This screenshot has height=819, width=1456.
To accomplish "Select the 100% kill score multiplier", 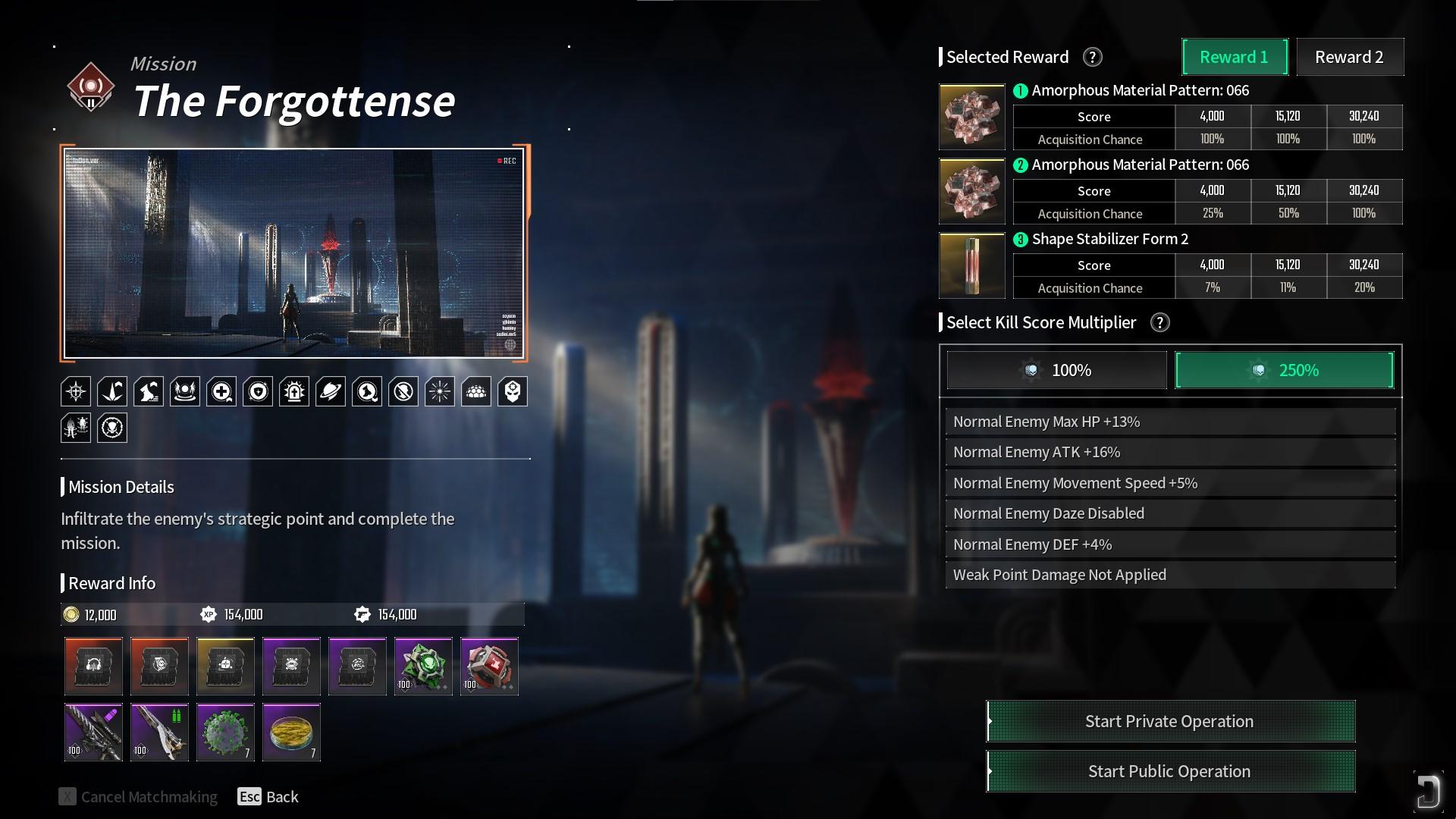I will tap(1056, 370).
